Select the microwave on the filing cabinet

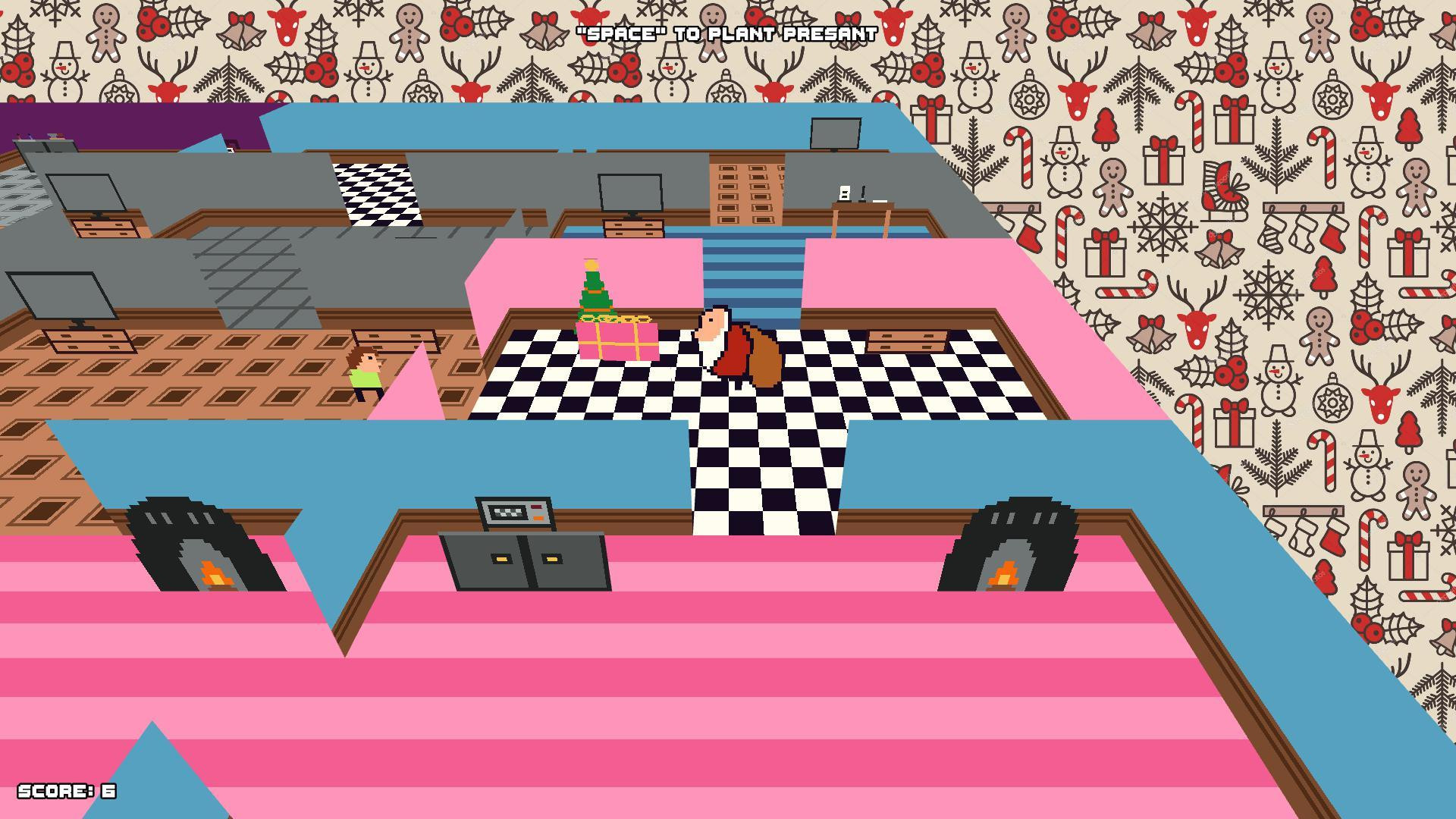513,512
